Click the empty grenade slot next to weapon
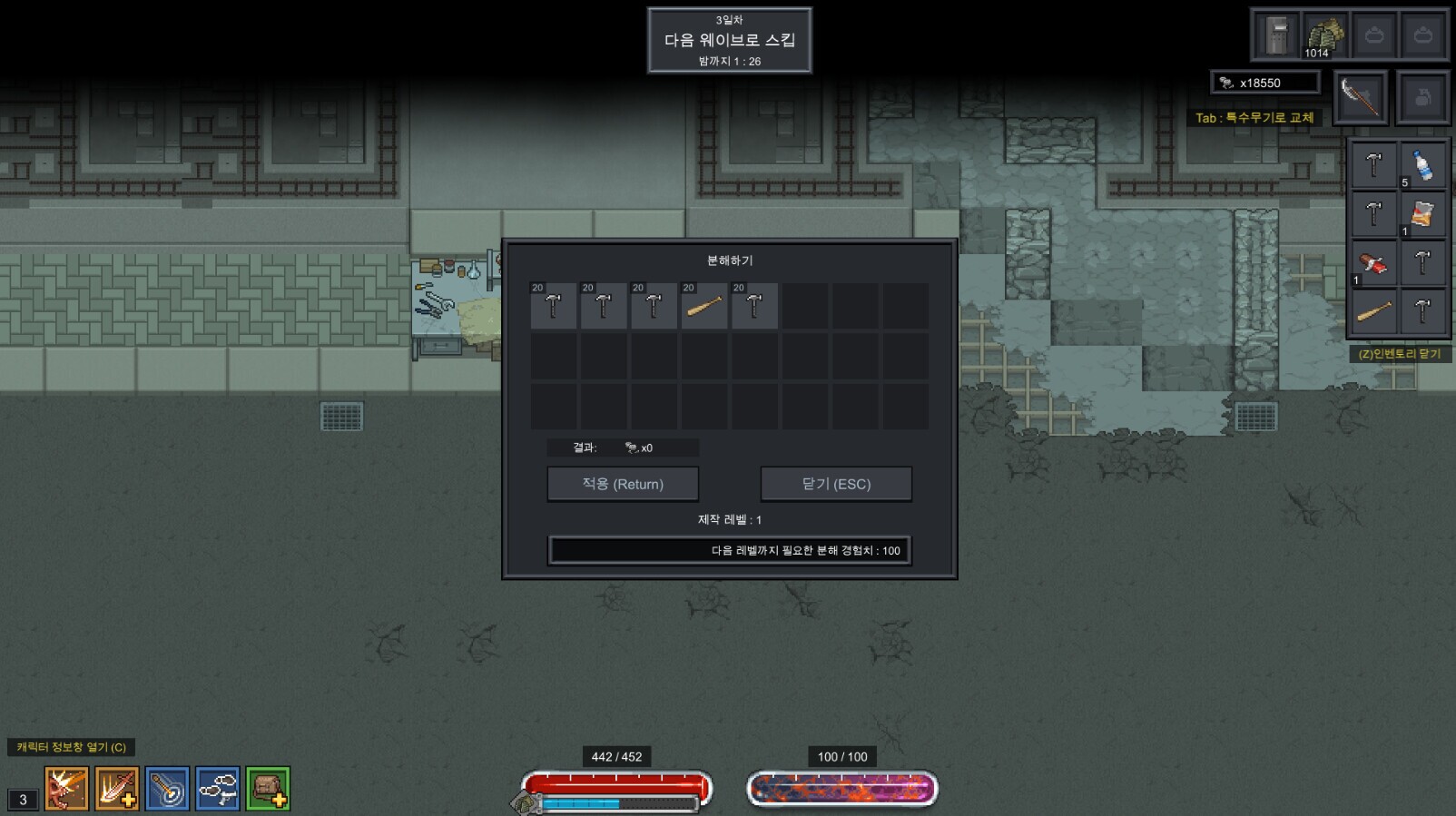1456x816 pixels. (1422, 97)
